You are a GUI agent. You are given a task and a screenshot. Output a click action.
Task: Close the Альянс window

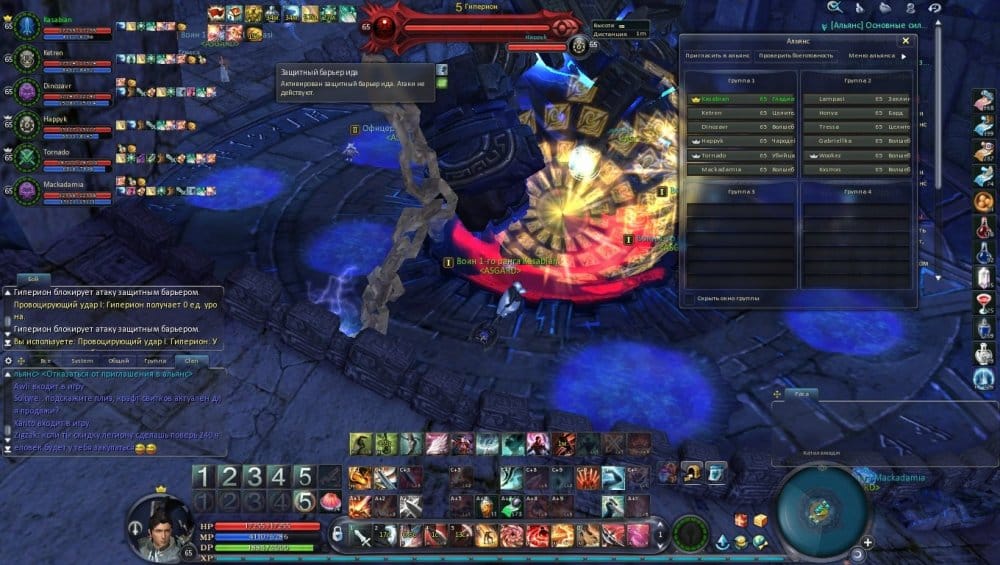pyautogui.click(x=905, y=41)
